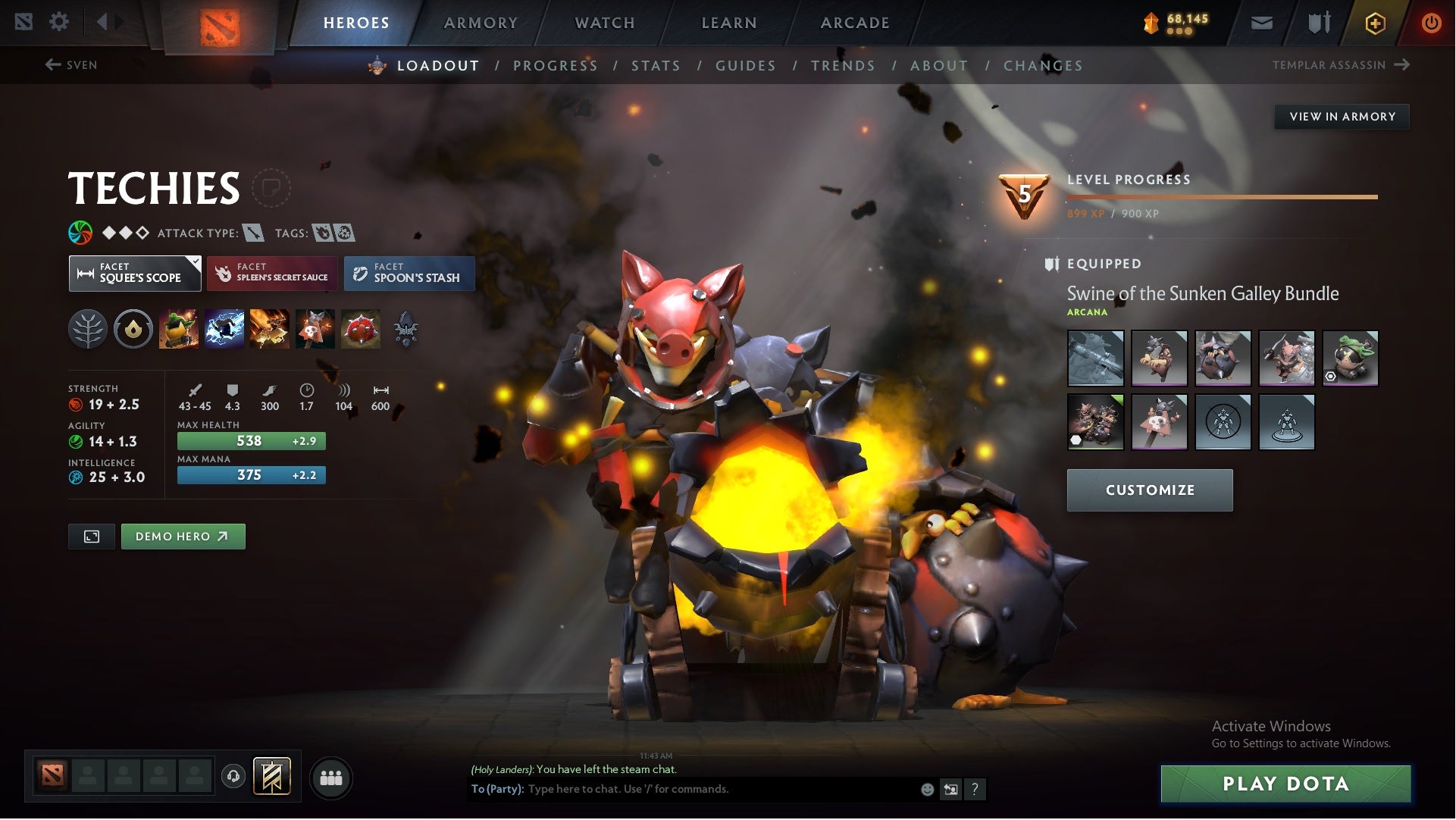Click the settings gear icon
The height and width of the screenshot is (820, 1456).
pos(59,22)
